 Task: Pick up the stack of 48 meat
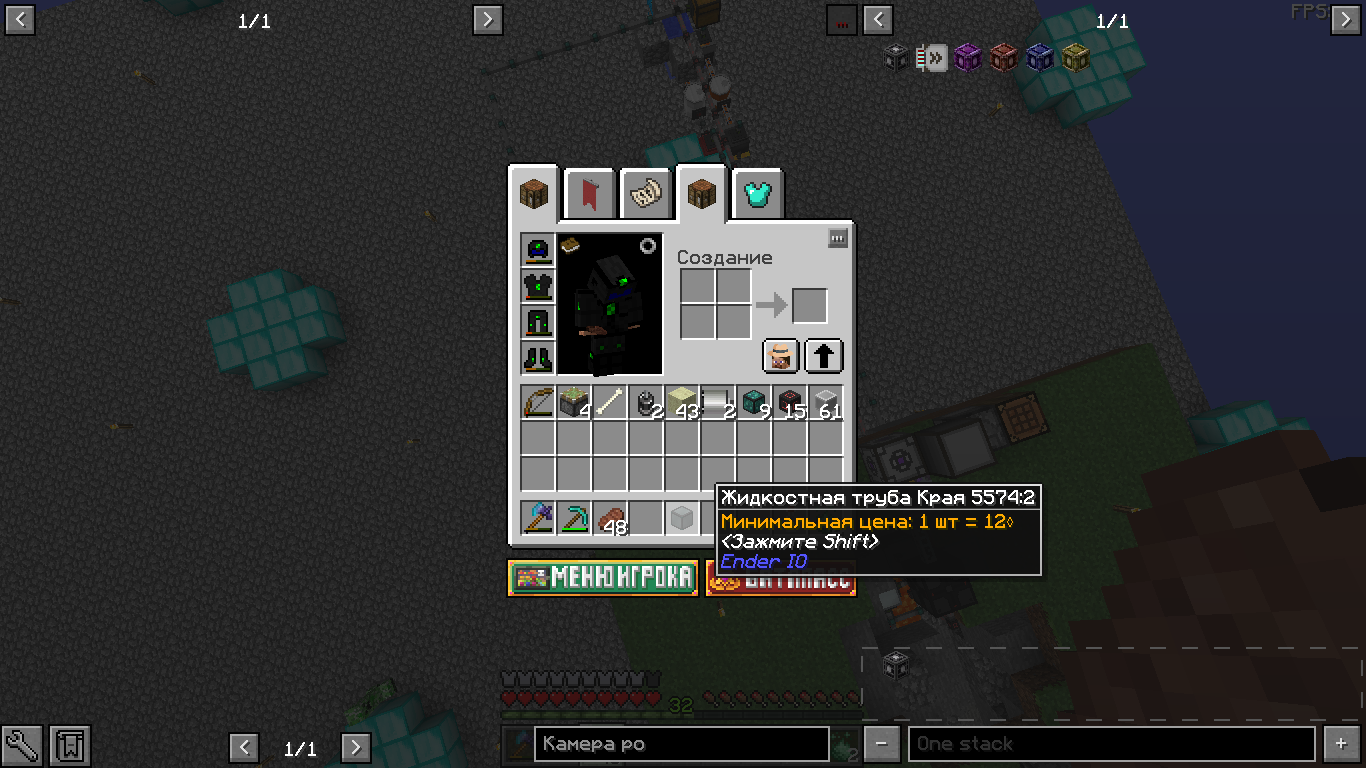[x=610, y=518]
